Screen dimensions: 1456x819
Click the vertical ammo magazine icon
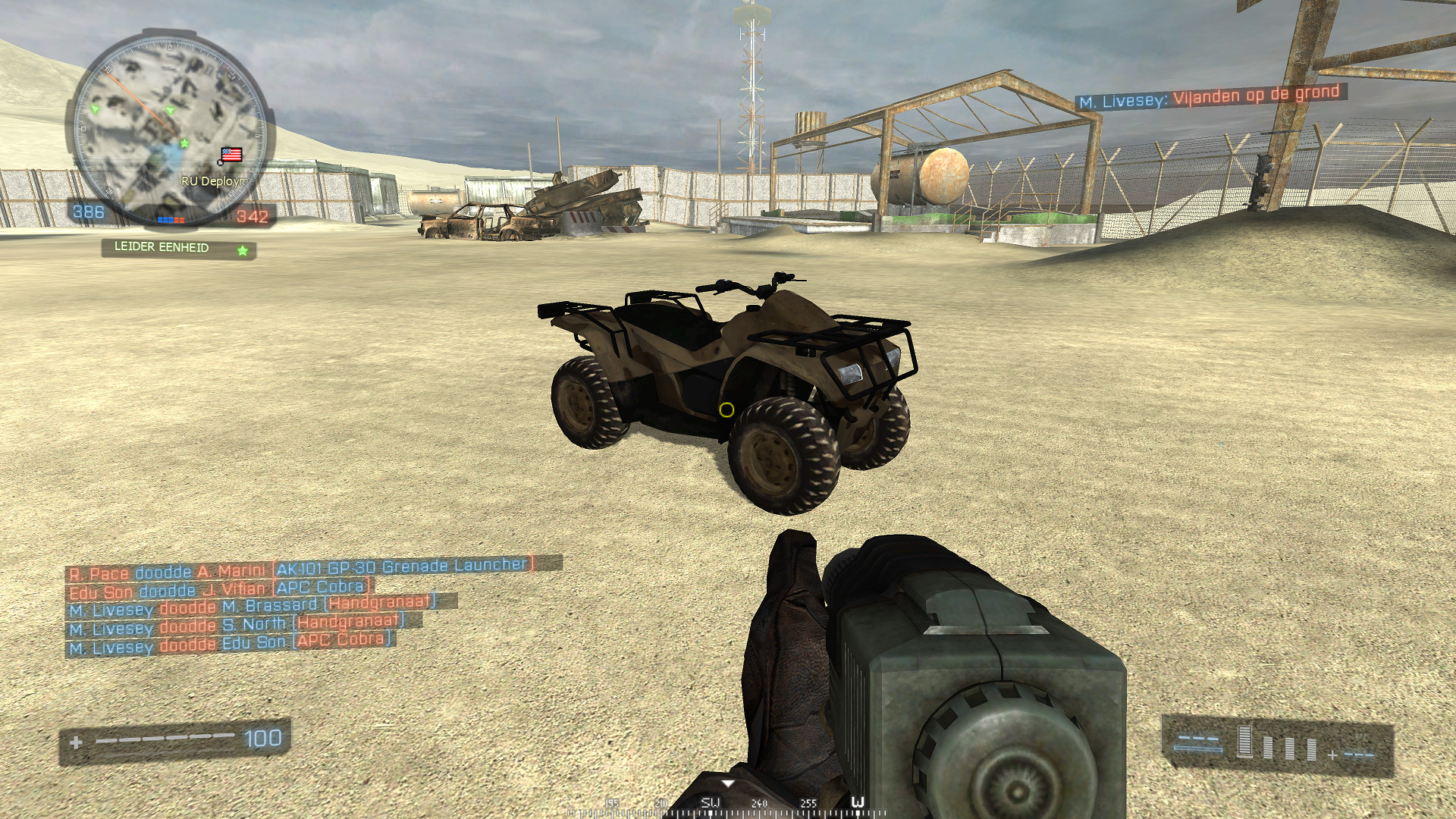click(x=1244, y=741)
